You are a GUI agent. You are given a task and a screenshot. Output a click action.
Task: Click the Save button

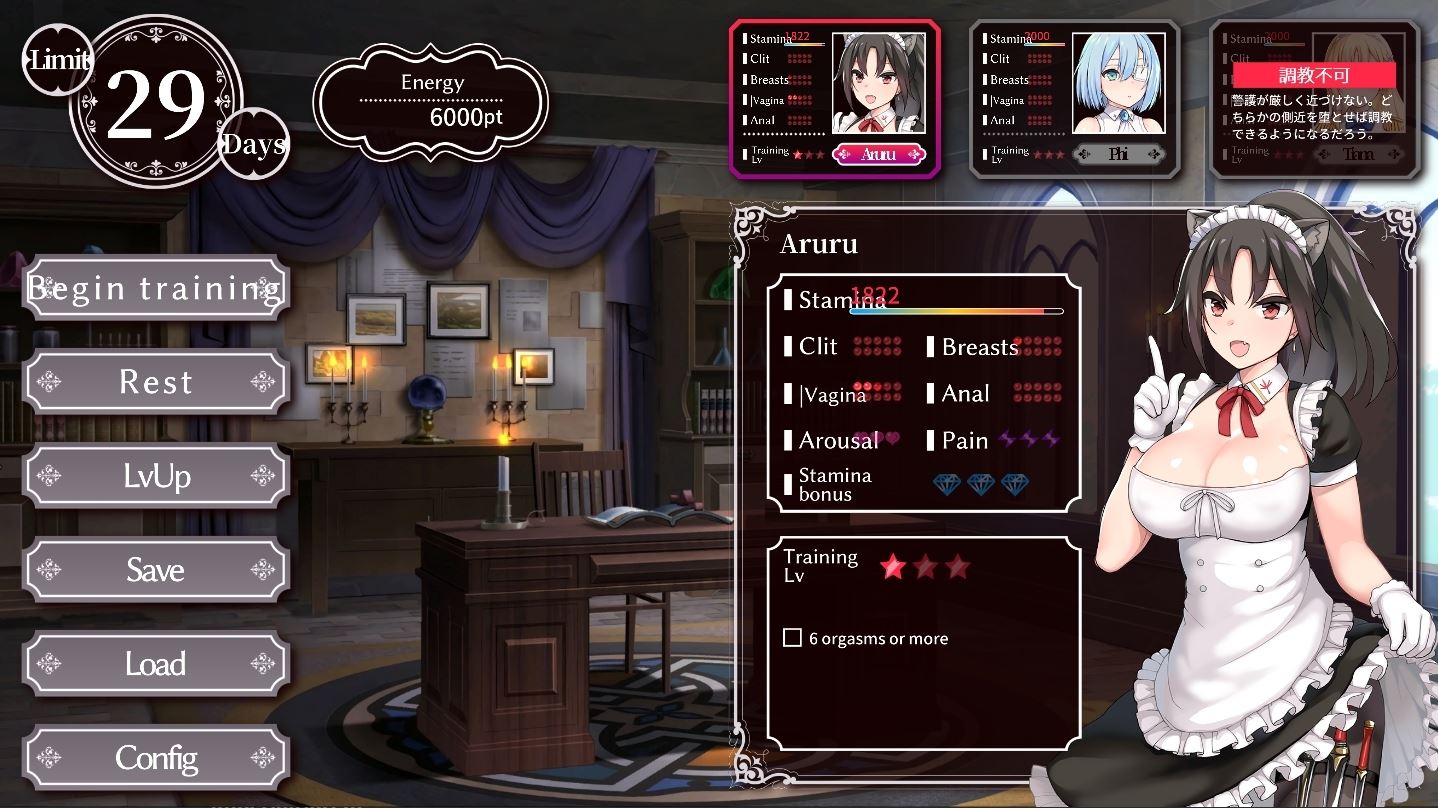tap(155, 570)
